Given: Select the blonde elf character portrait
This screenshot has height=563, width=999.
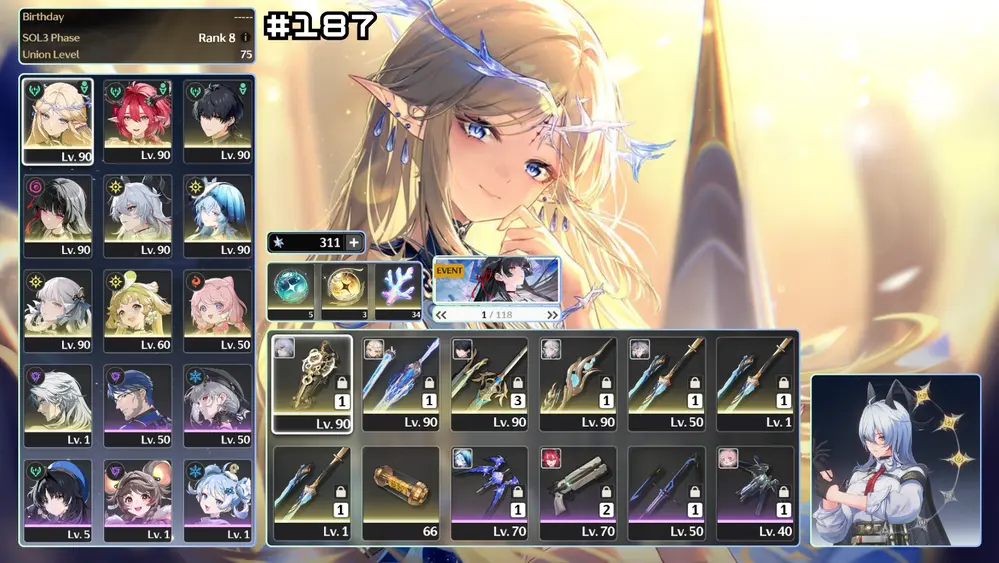Looking at the screenshot, I should point(58,121).
